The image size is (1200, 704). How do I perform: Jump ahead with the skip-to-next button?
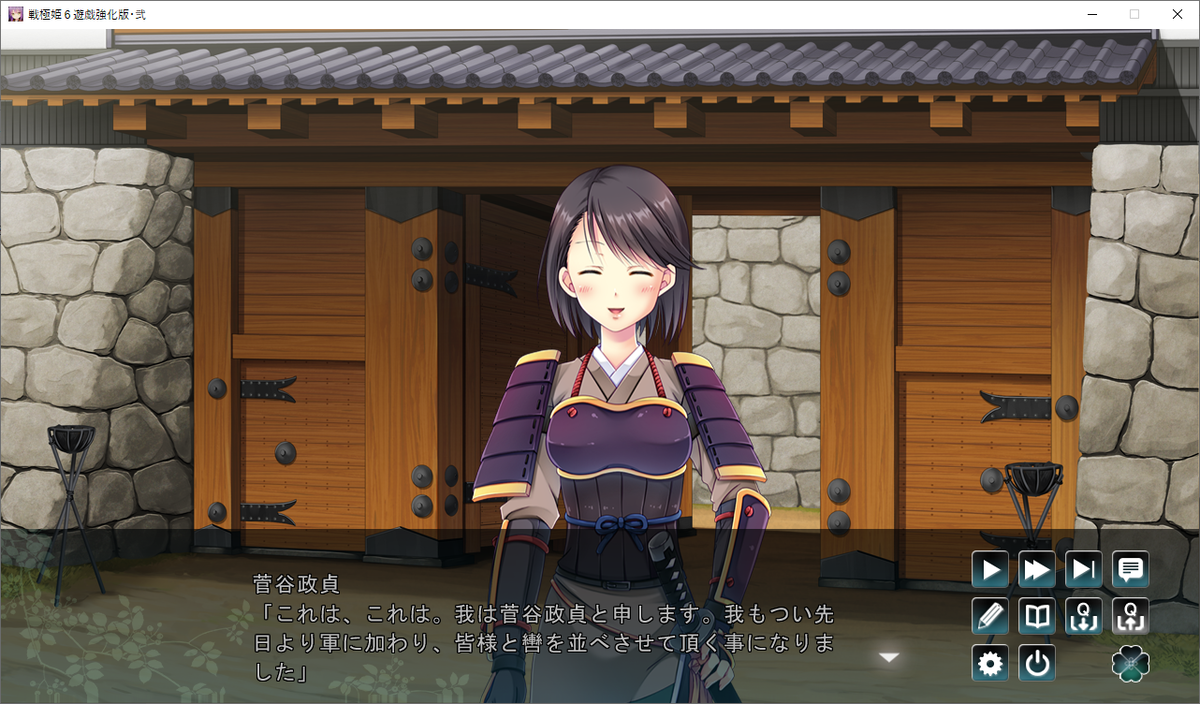click(1084, 570)
